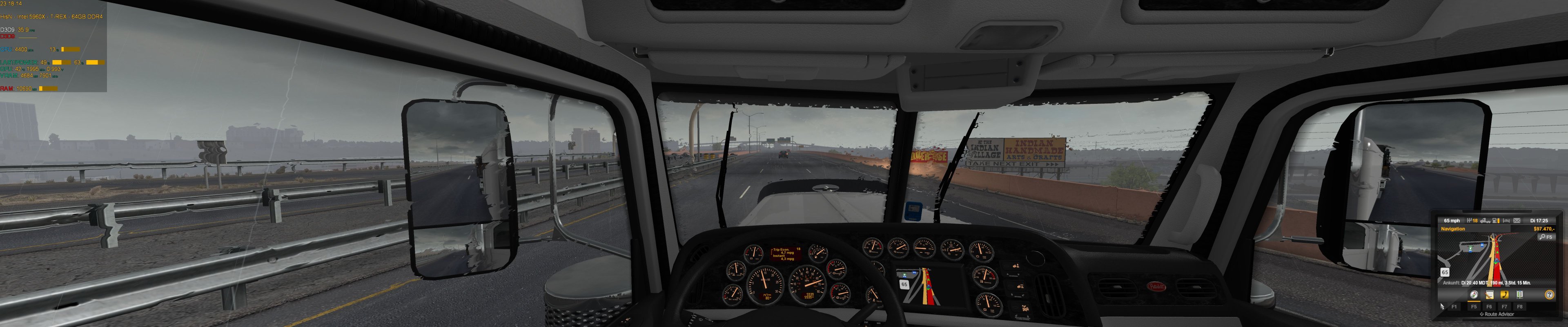1568x327 pixels.
Task: Select the compass Navigation icon in Route Advisor
Action: coord(1474,296)
